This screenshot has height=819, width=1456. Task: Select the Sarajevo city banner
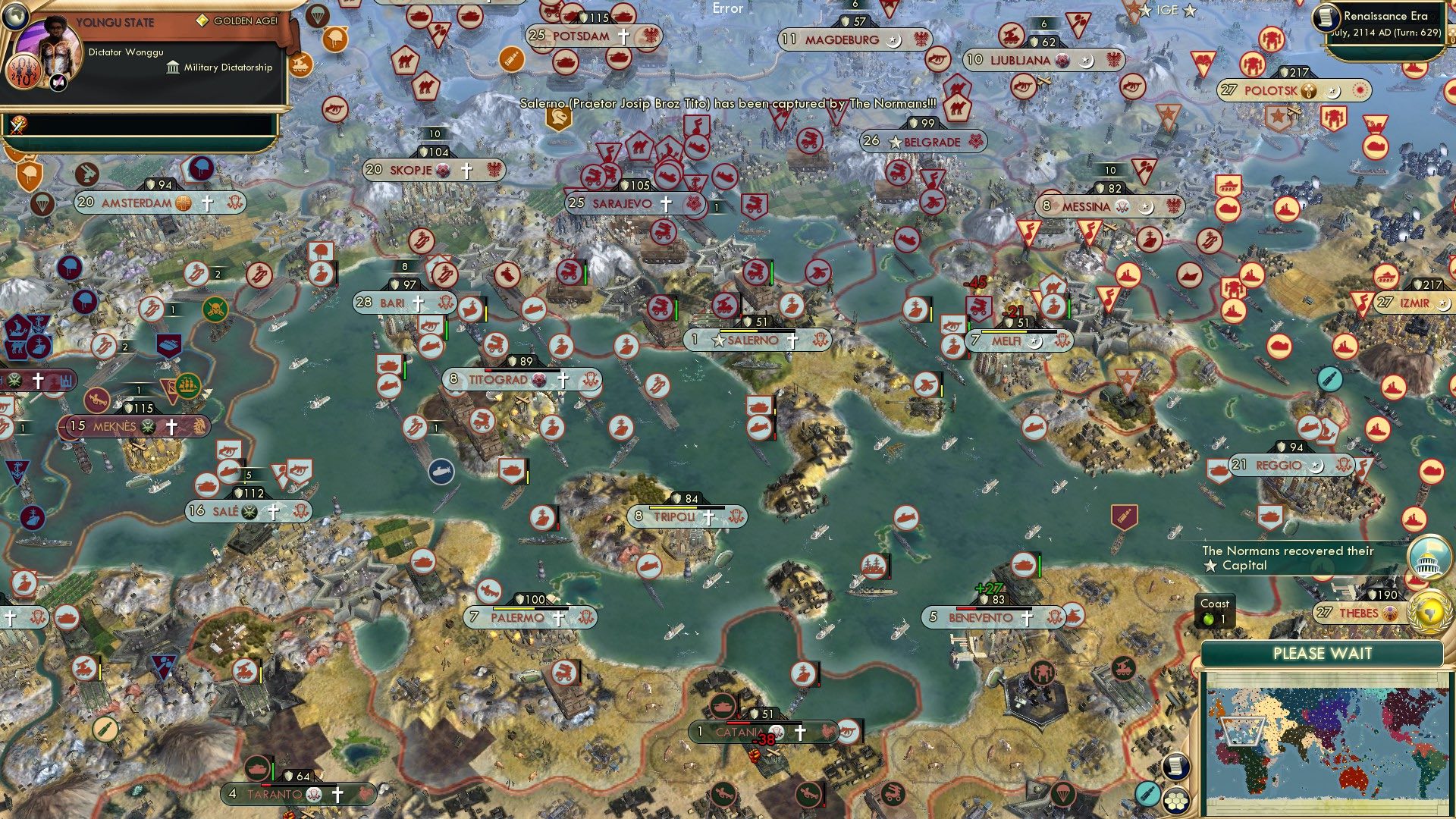(629, 203)
